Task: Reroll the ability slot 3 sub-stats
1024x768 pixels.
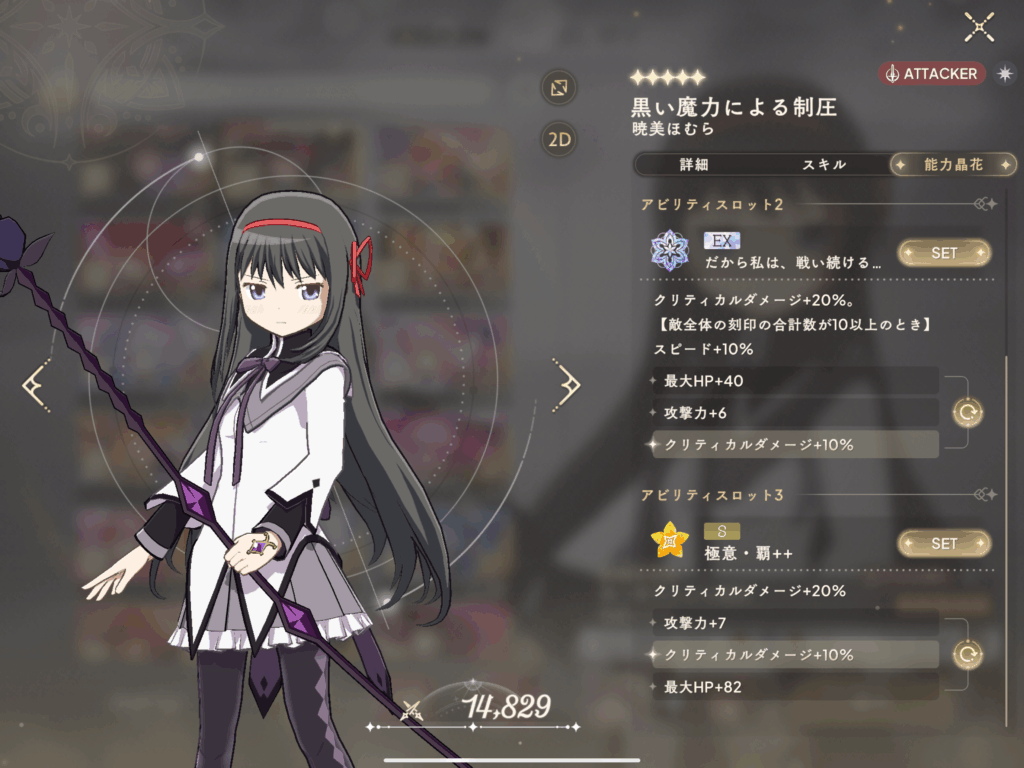Action: [967, 655]
